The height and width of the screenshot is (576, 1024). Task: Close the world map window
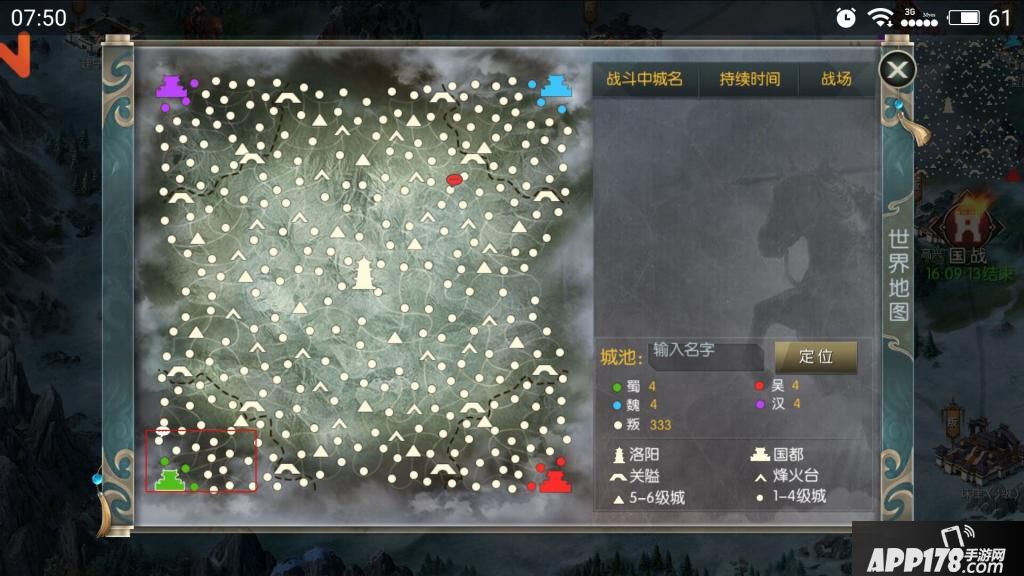897,69
